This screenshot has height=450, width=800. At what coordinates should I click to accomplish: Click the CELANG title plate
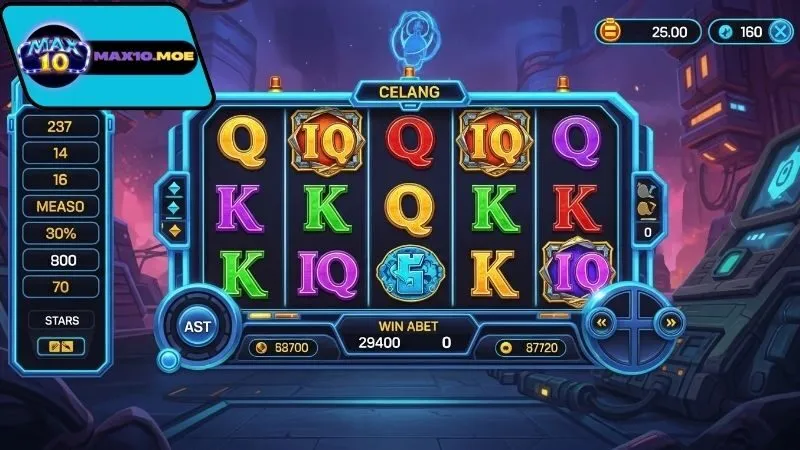pos(409,92)
